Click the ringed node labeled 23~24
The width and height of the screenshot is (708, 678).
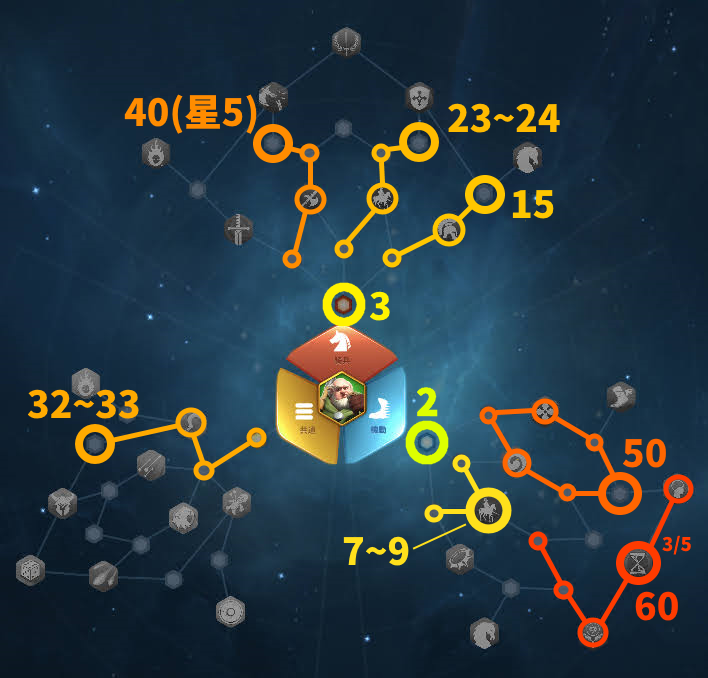[418, 142]
